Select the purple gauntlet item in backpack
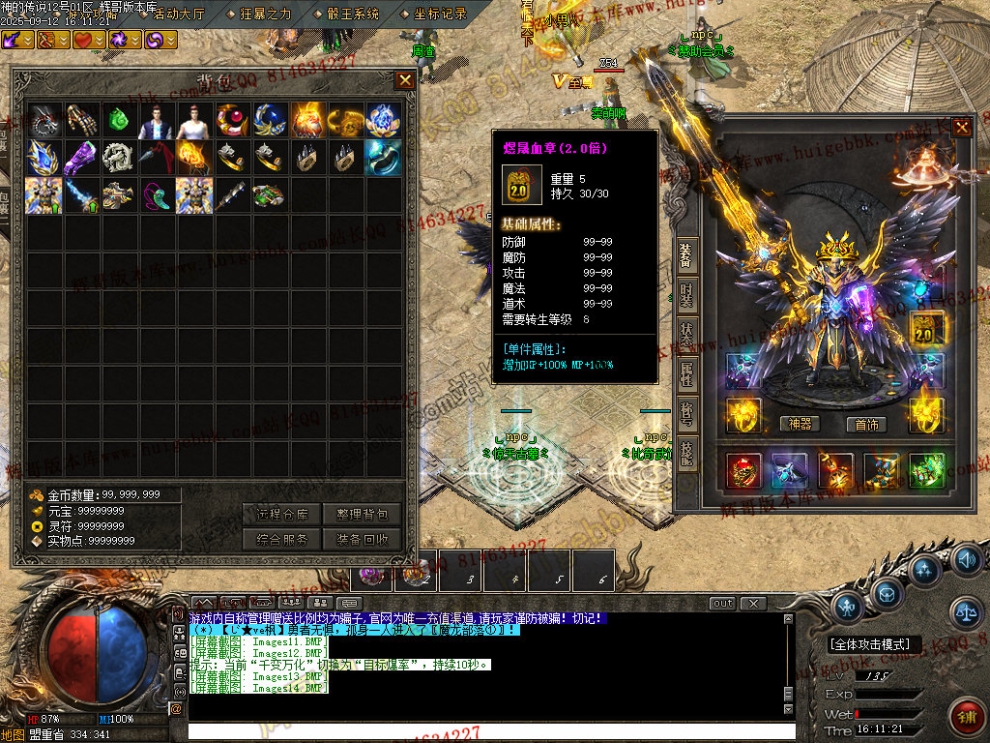Image resolution: width=990 pixels, height=743 pixels. (x=83, y=157)
